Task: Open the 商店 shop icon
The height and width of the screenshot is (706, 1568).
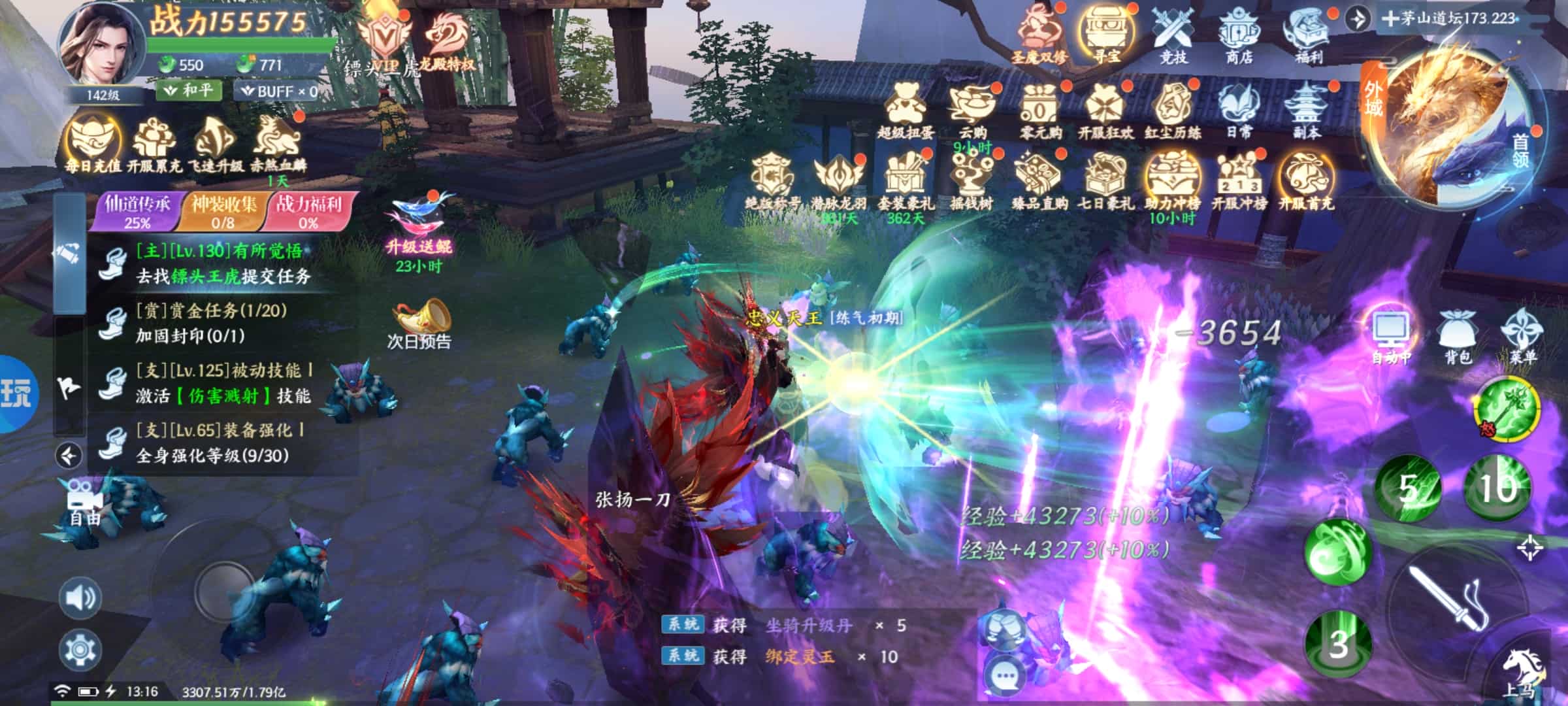Action: [x=1238, y=35]
